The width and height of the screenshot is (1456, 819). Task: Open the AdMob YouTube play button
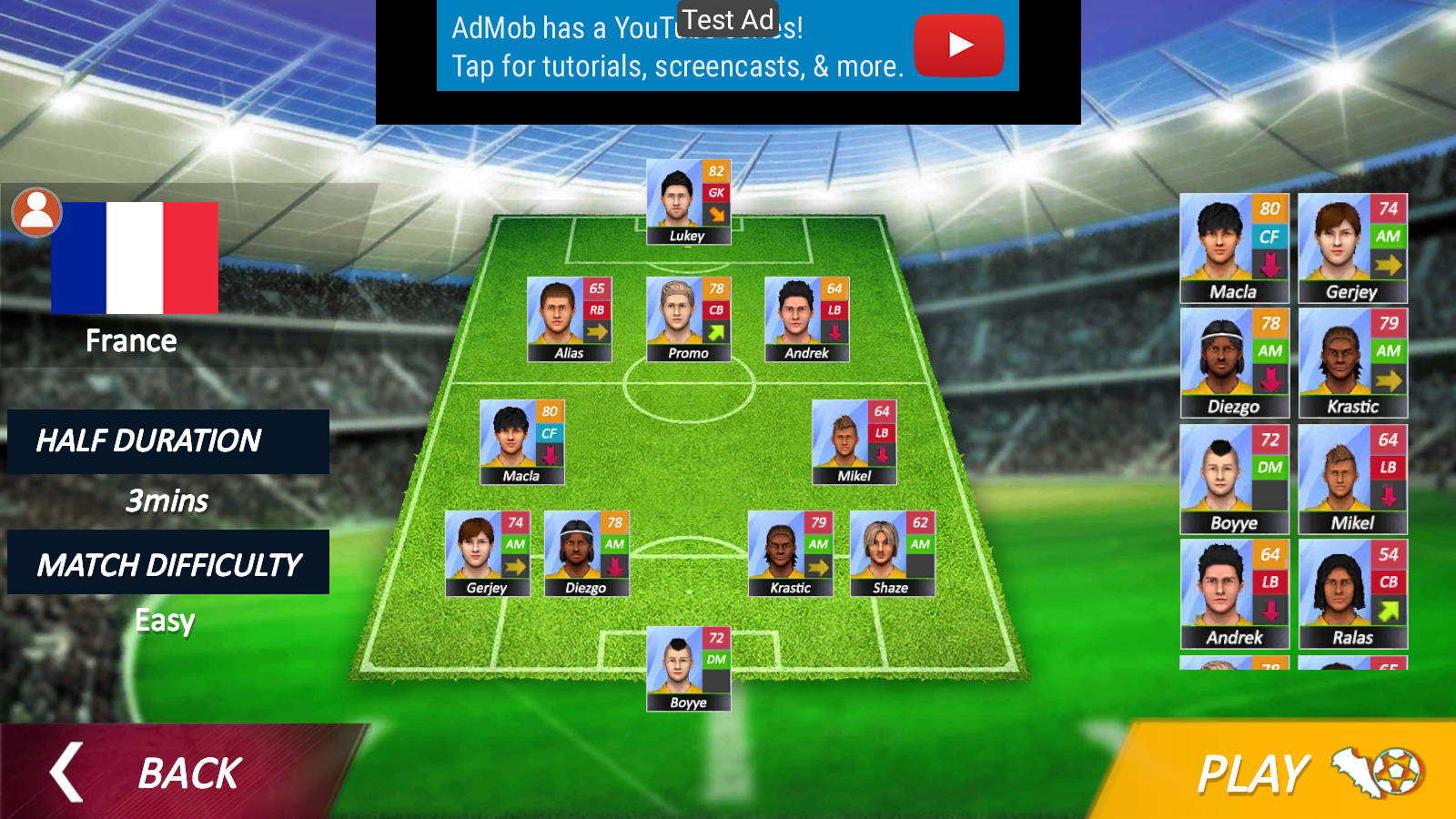pyautogui.click(x=958, y=45)
